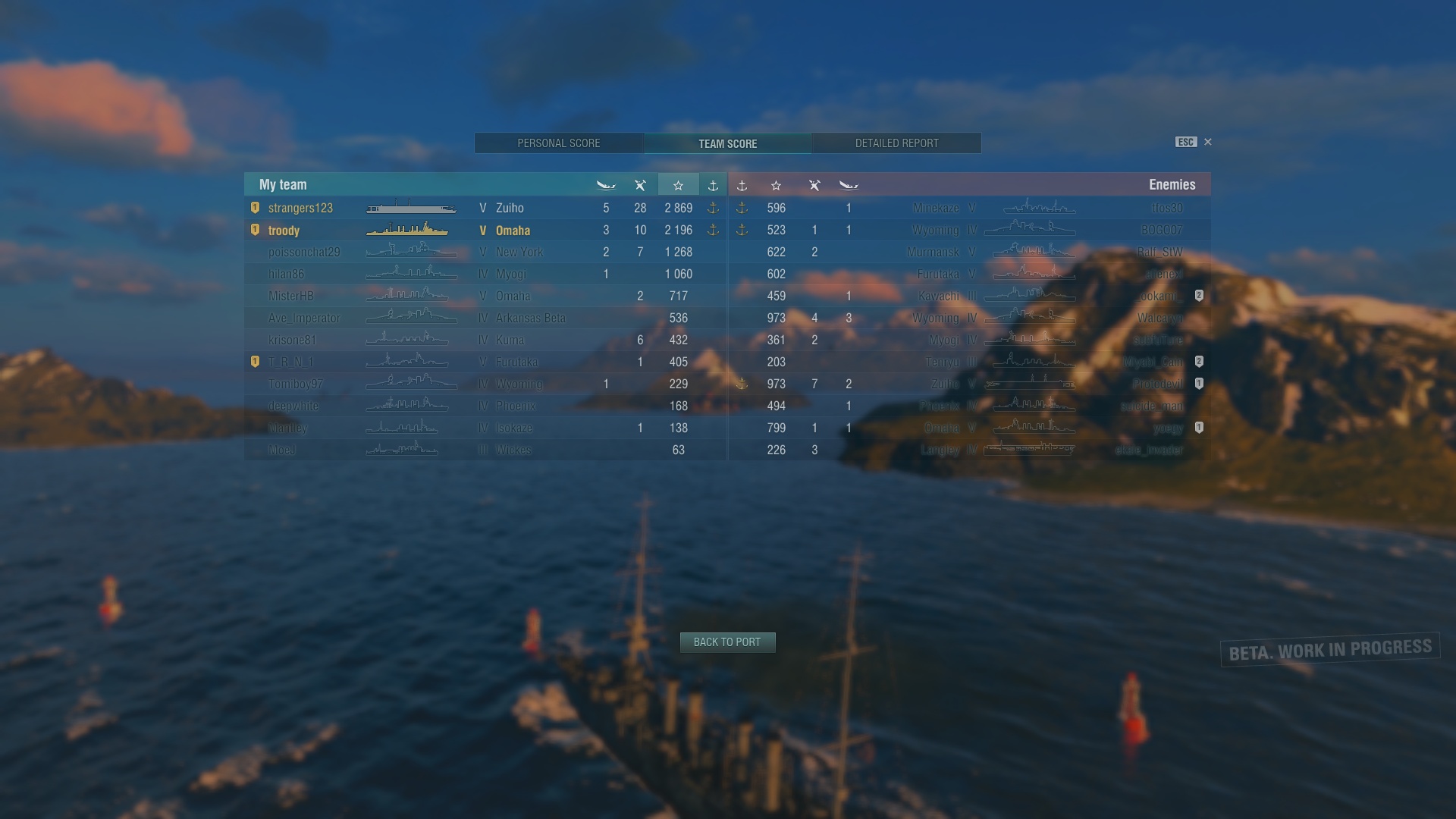Choose poissonchat29's New York row
Viewport: 1456px width, 819px height.
[x=485, y=252]
